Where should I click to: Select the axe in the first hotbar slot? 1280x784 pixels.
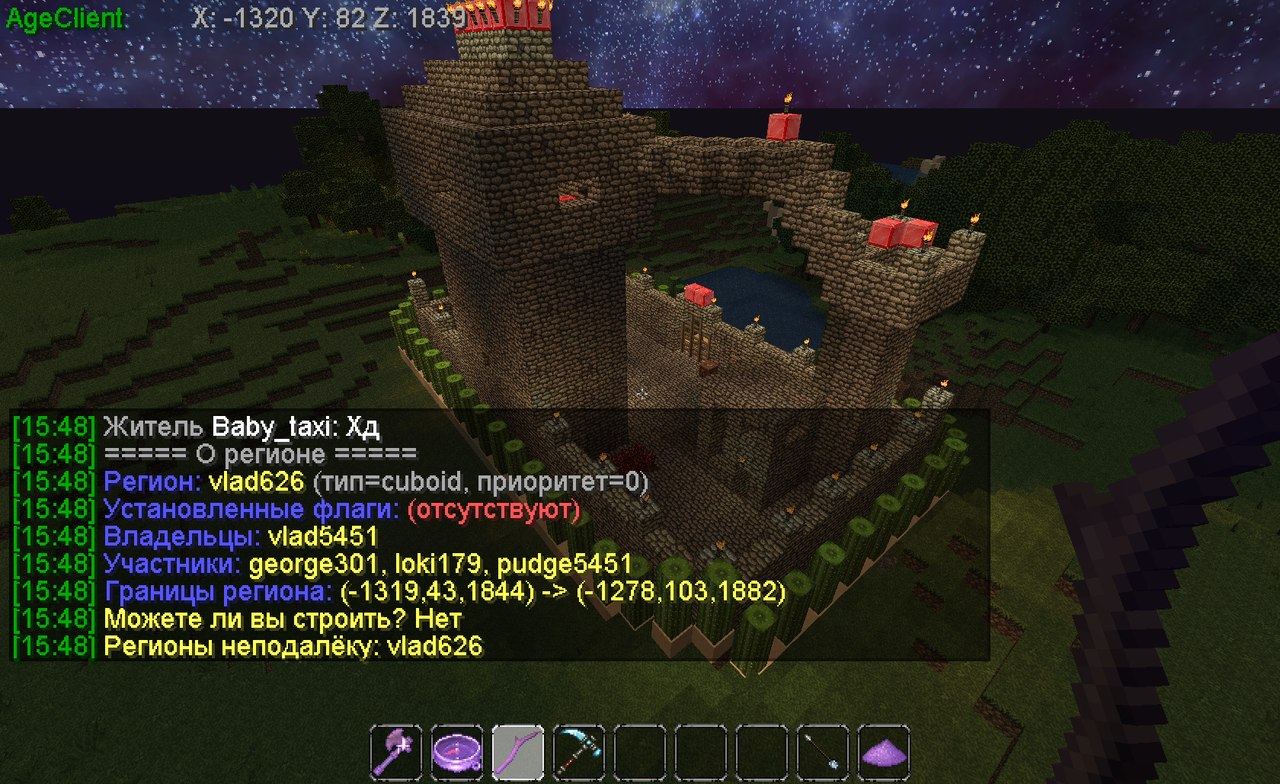click(395, 750)
